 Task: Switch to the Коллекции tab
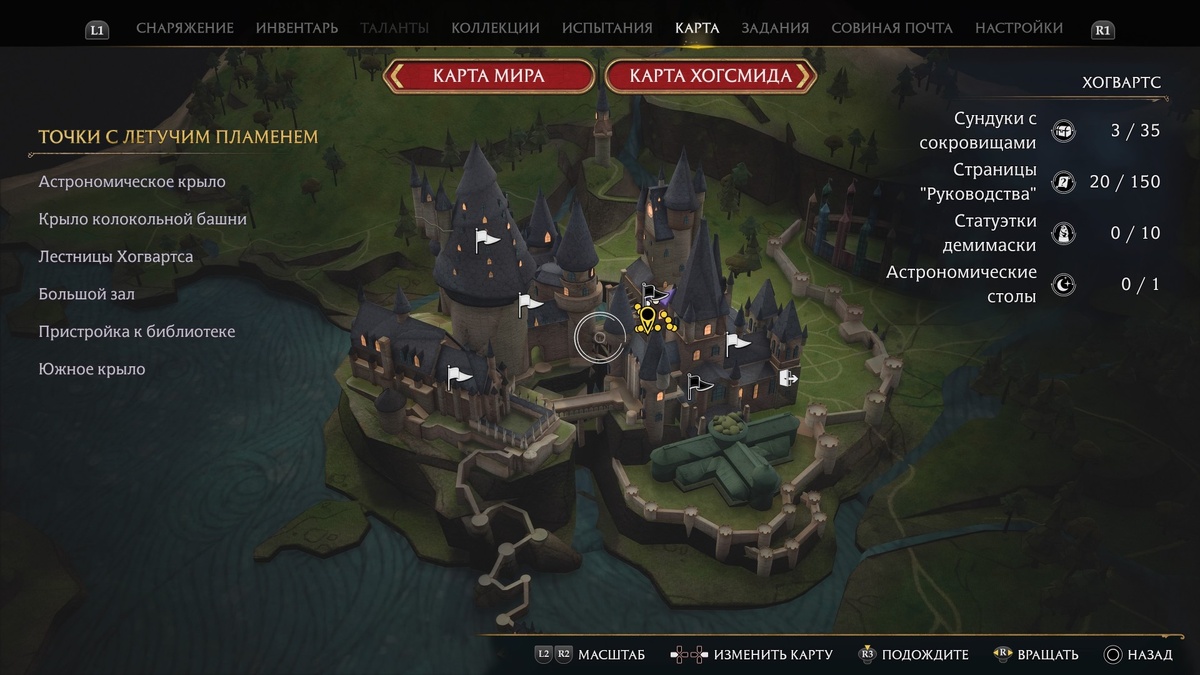495,29
